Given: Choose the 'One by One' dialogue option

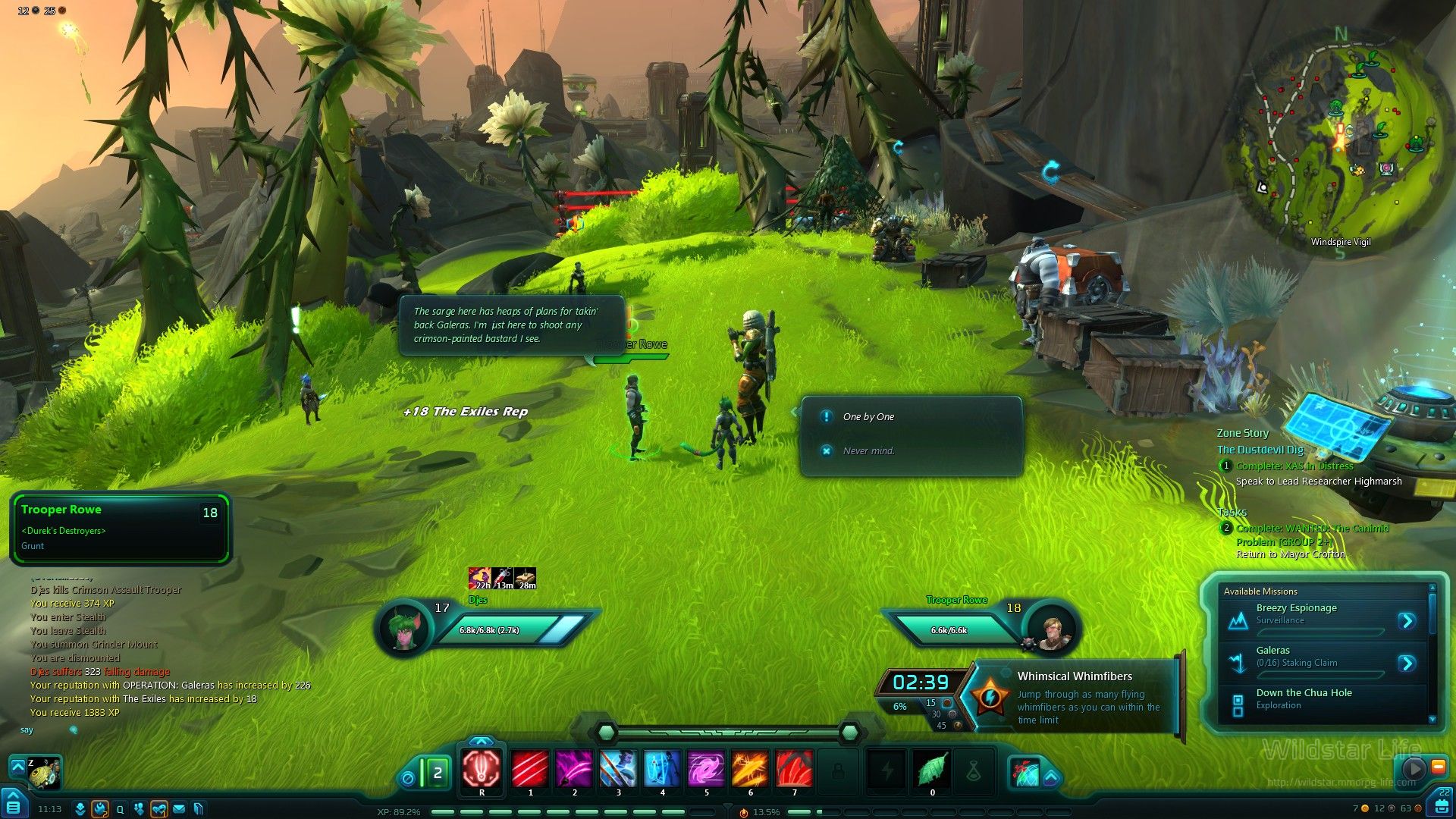Looking at the screenshot, I should click(x=868, y=416).
